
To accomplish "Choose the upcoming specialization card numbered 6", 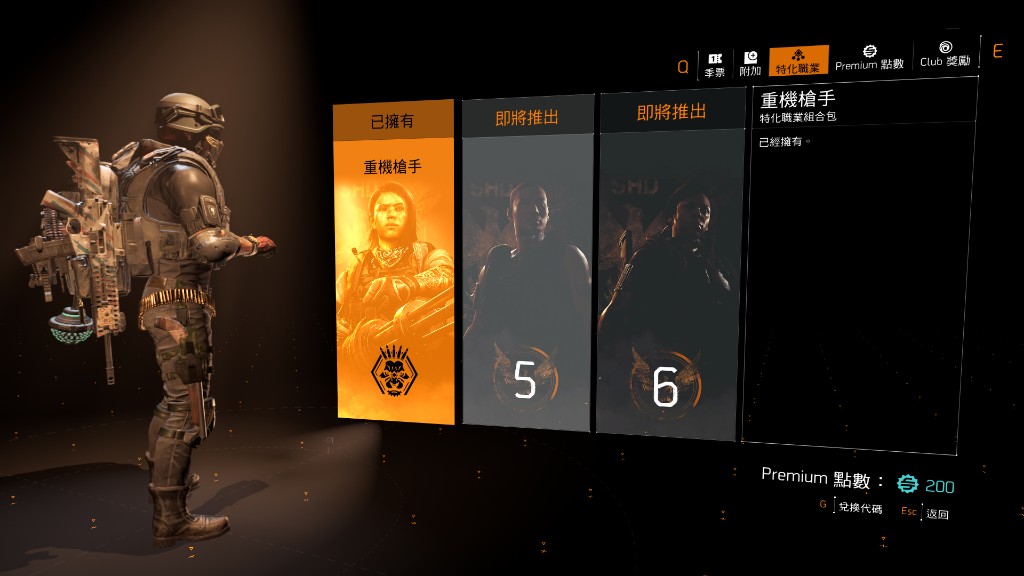I will (667, 270).
